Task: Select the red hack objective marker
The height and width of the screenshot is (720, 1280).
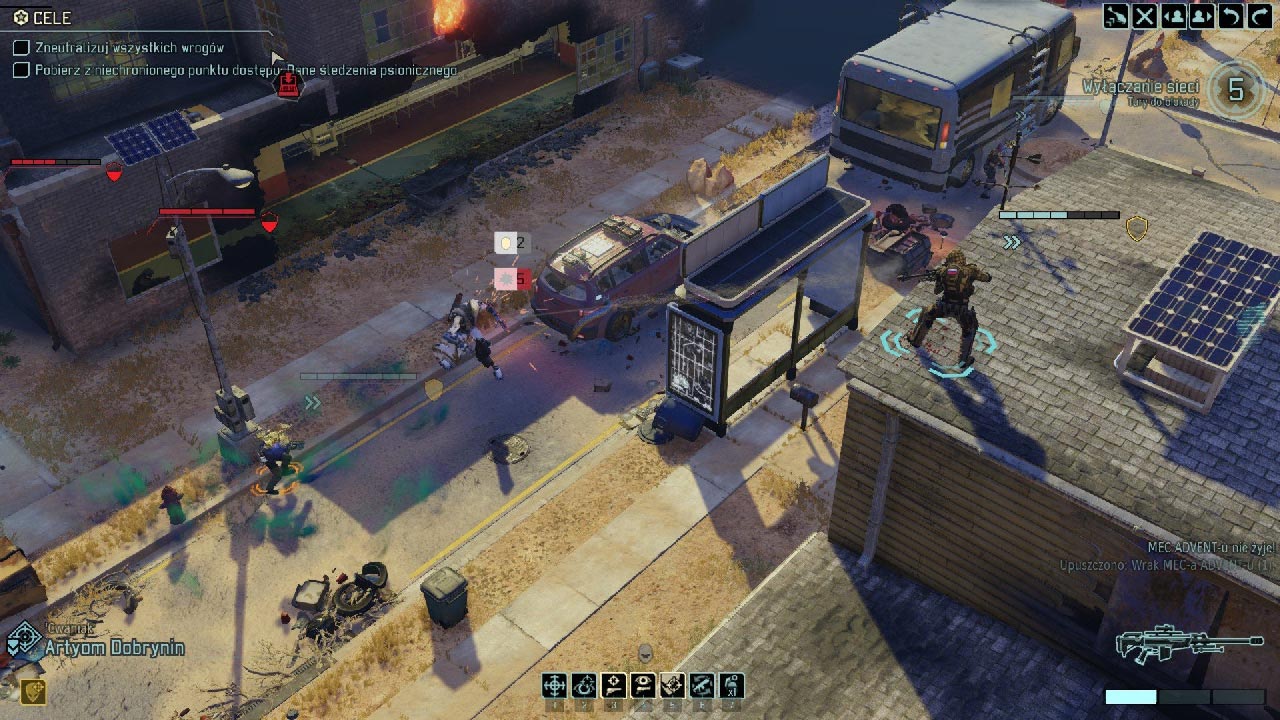Action: pos(289,86)
